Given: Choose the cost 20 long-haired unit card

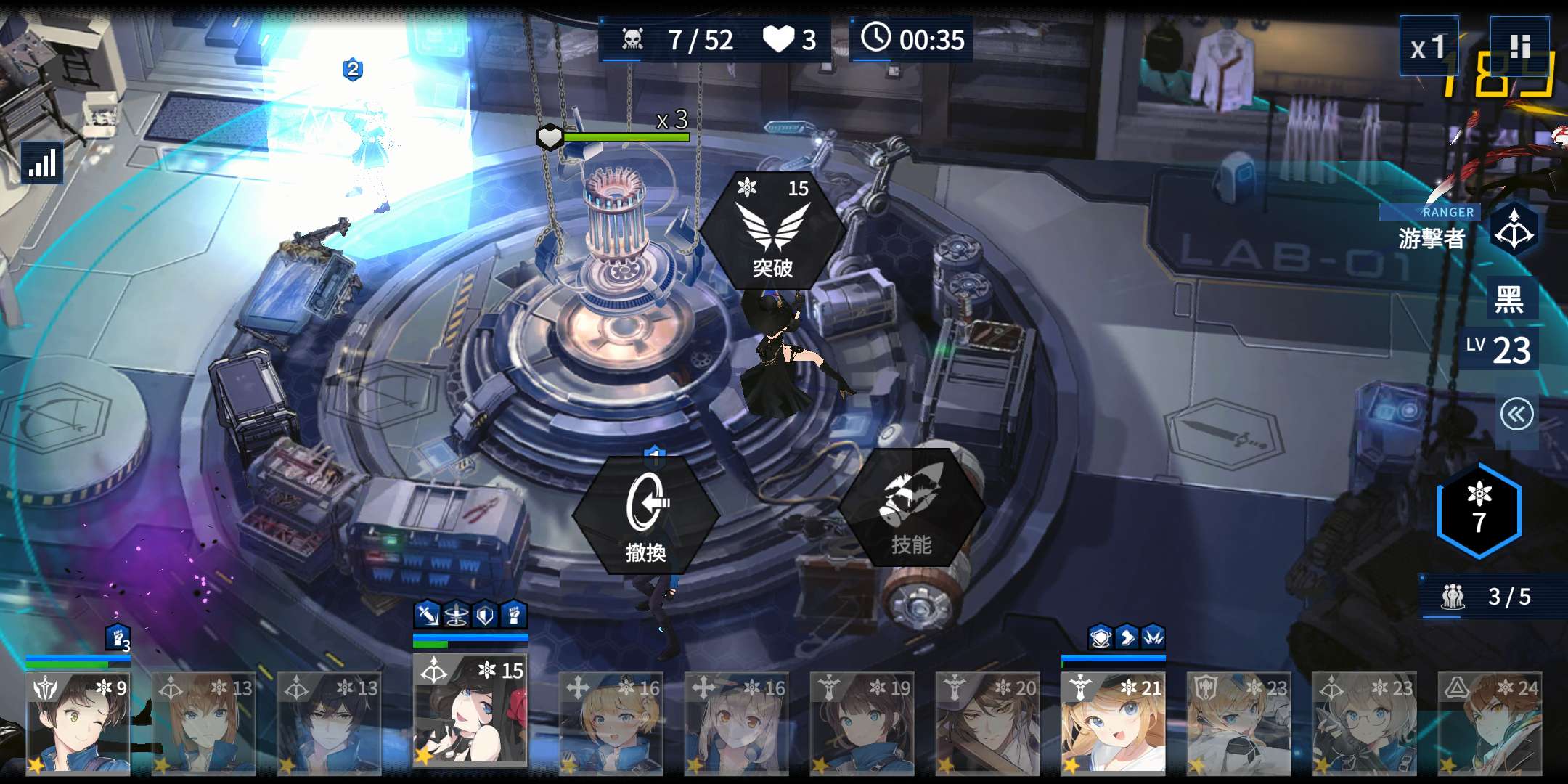Looking at the screenshot, I should pyautogui.click(x=987, y=723).
